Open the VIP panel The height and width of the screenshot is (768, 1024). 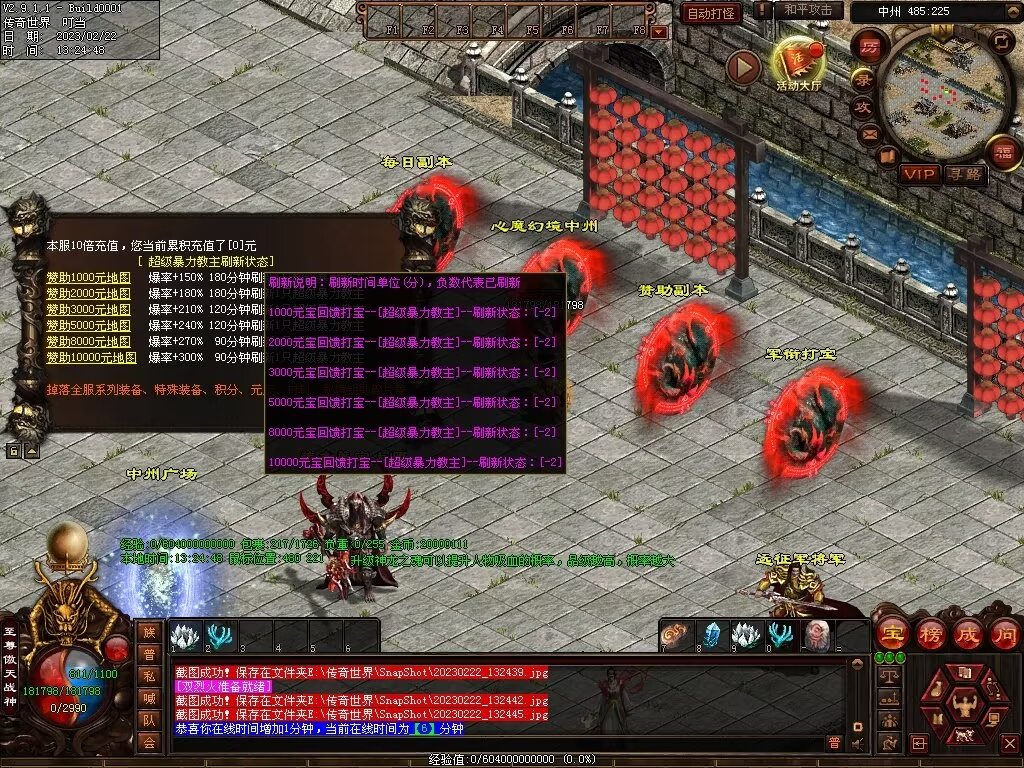click(919, 174)
